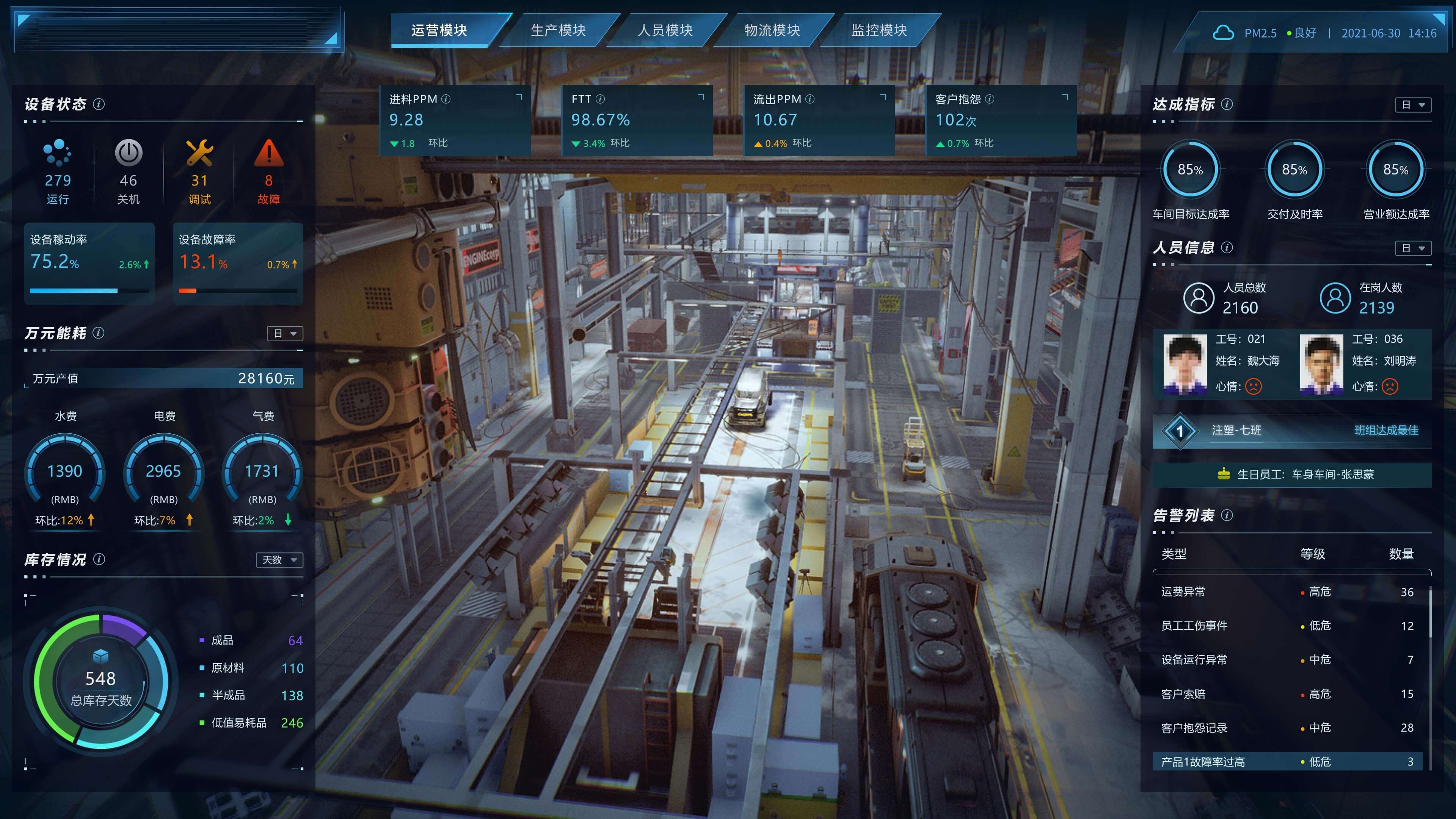Image resolution: width=1456 pixels, height=819 pixels.
Task: Open employee 魏大海's photo
Action: (x=1185, y=364)
